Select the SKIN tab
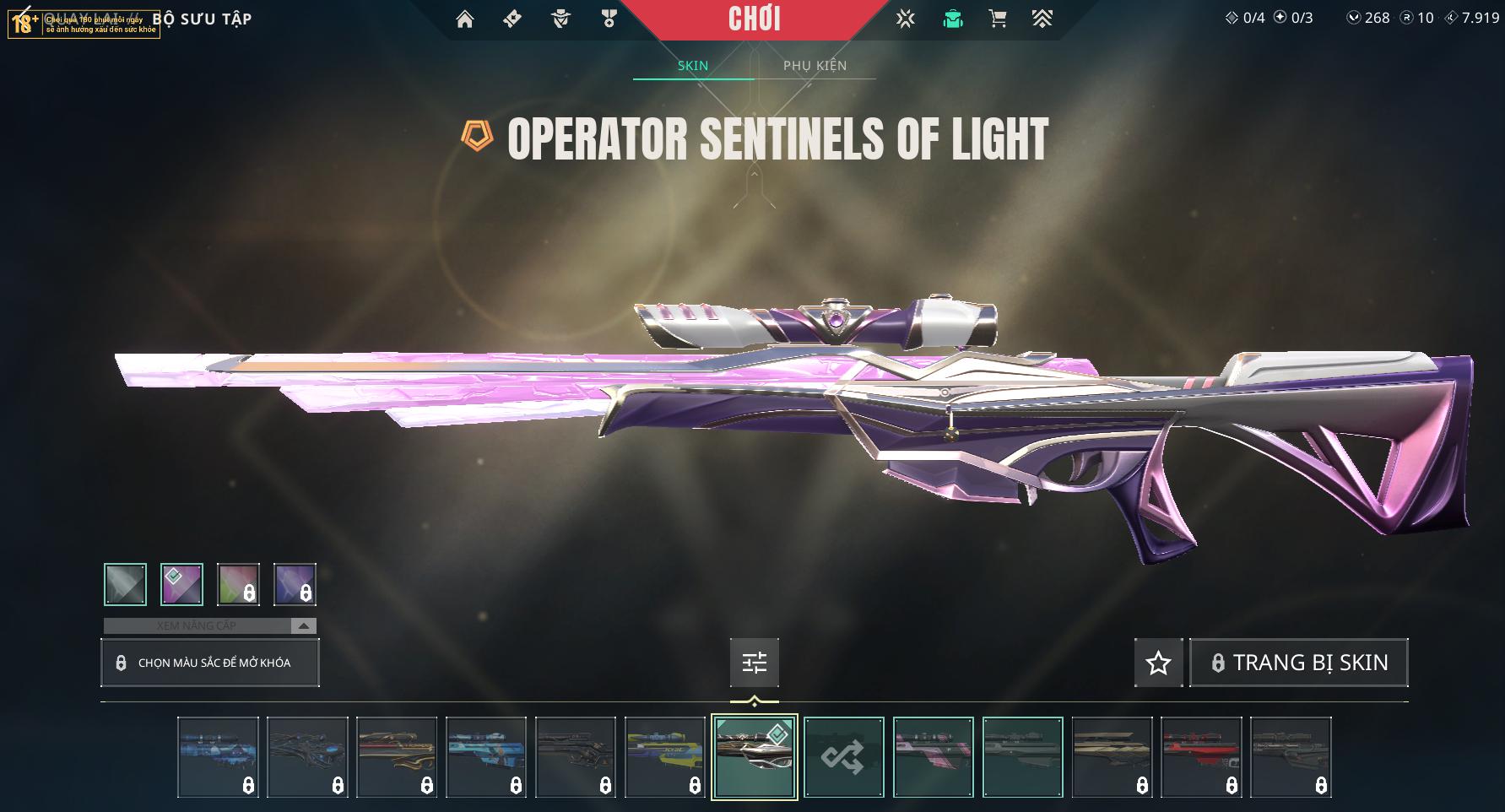This screenshot has height=812, width=1505. pos(693,66)
